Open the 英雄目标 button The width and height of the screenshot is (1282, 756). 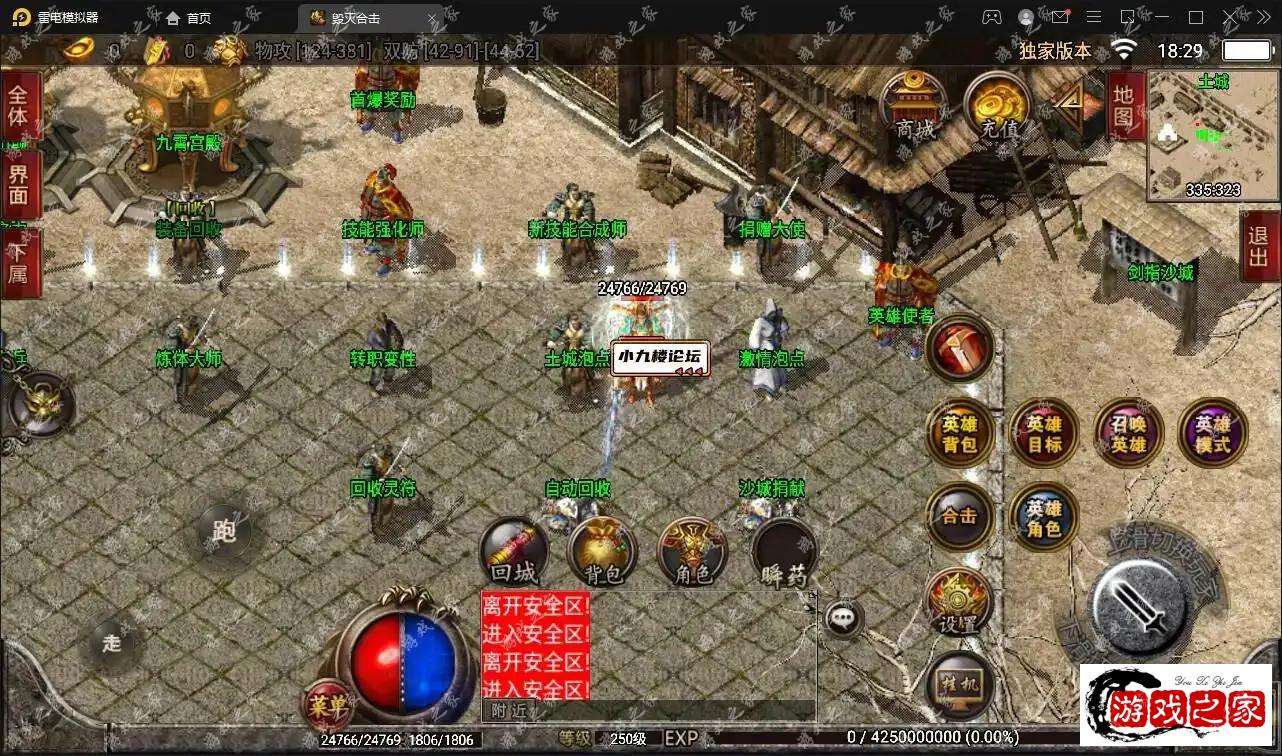tap(1044, 433)
